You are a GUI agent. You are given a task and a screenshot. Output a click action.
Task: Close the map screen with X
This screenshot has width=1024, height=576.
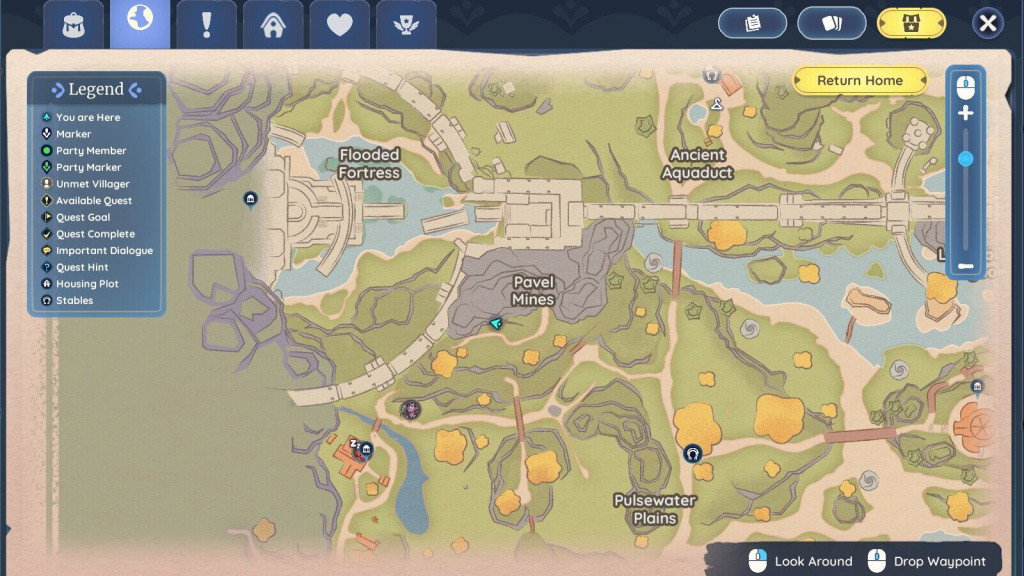coord(988,23)
